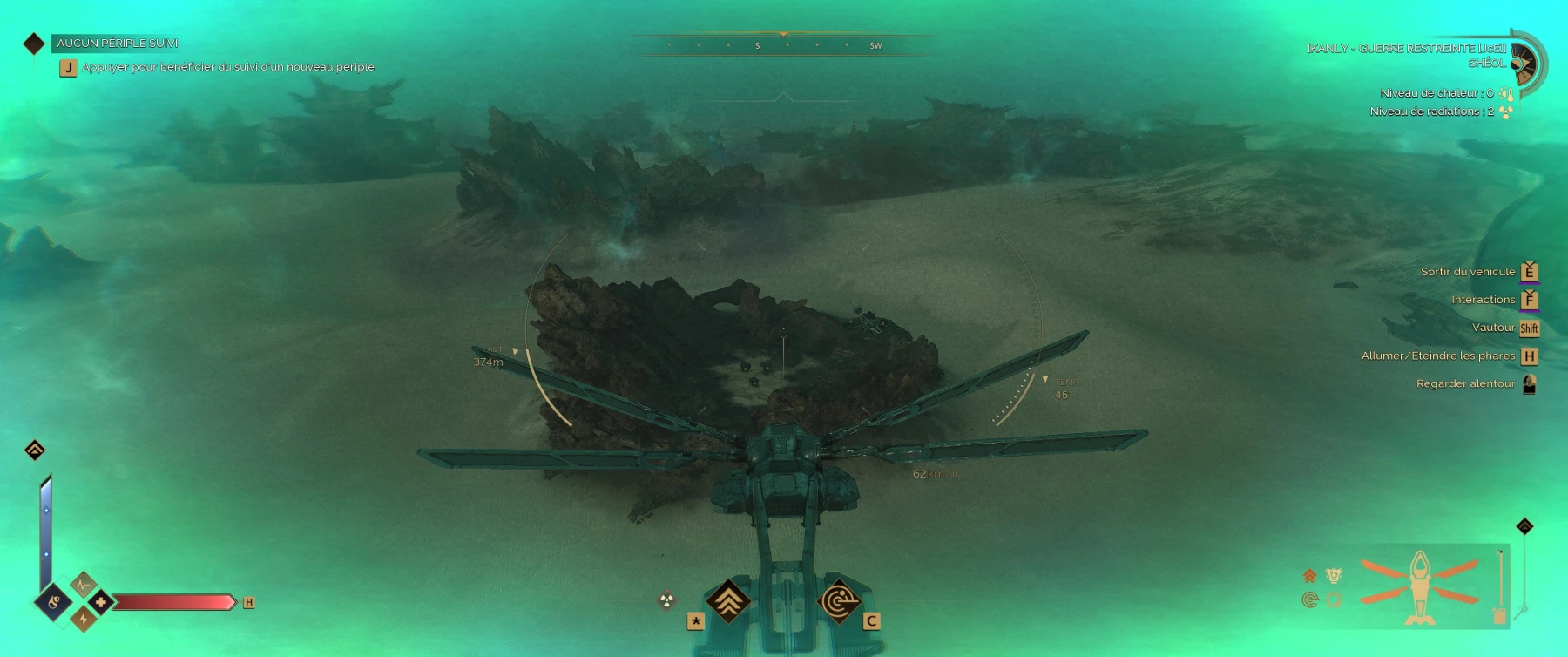Viewport: 1568px width, 657px height.
Task: Click the radiation hazard diamond icon
Action: click(x=666, y=599)
